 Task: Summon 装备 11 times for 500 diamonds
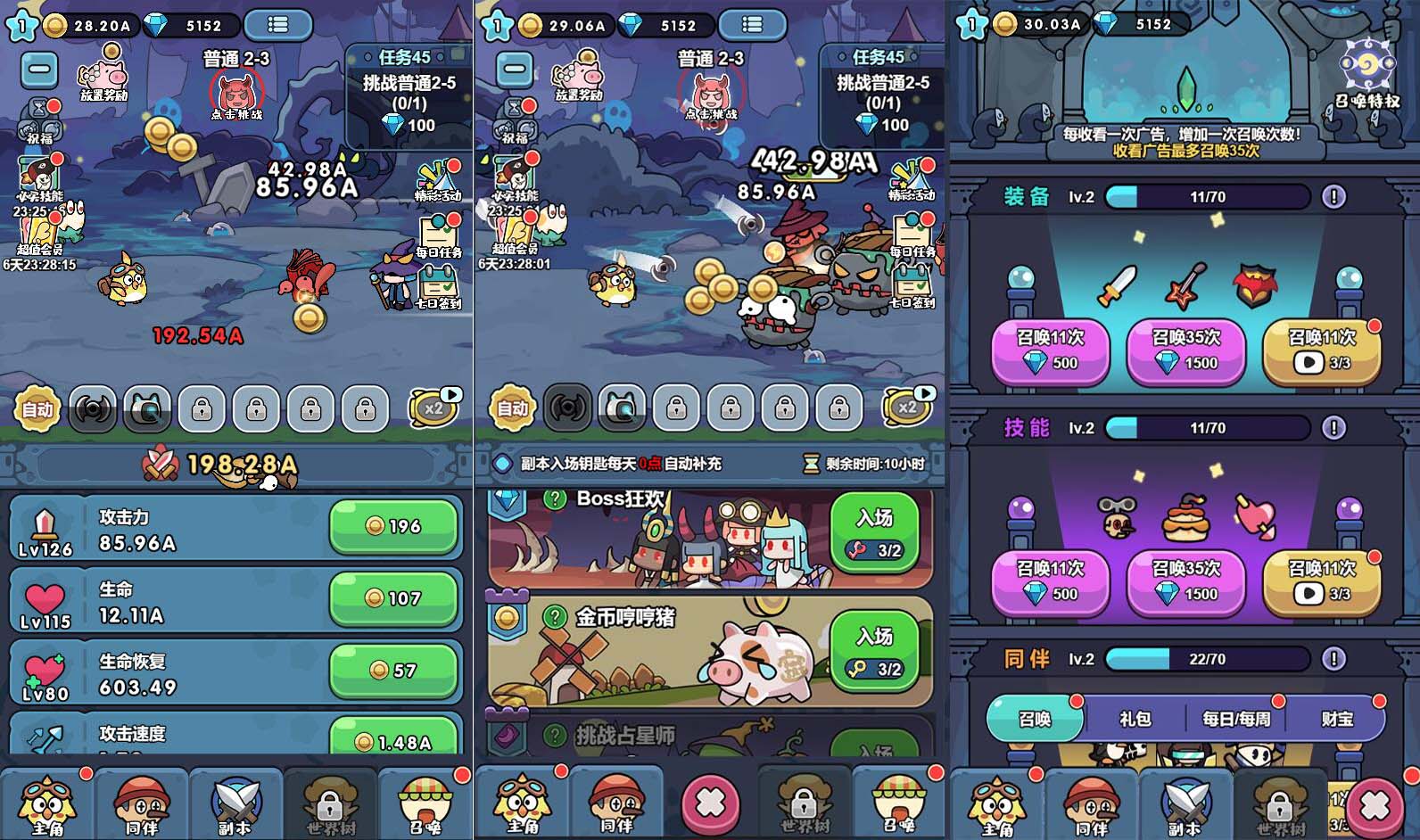(1051, 350)
